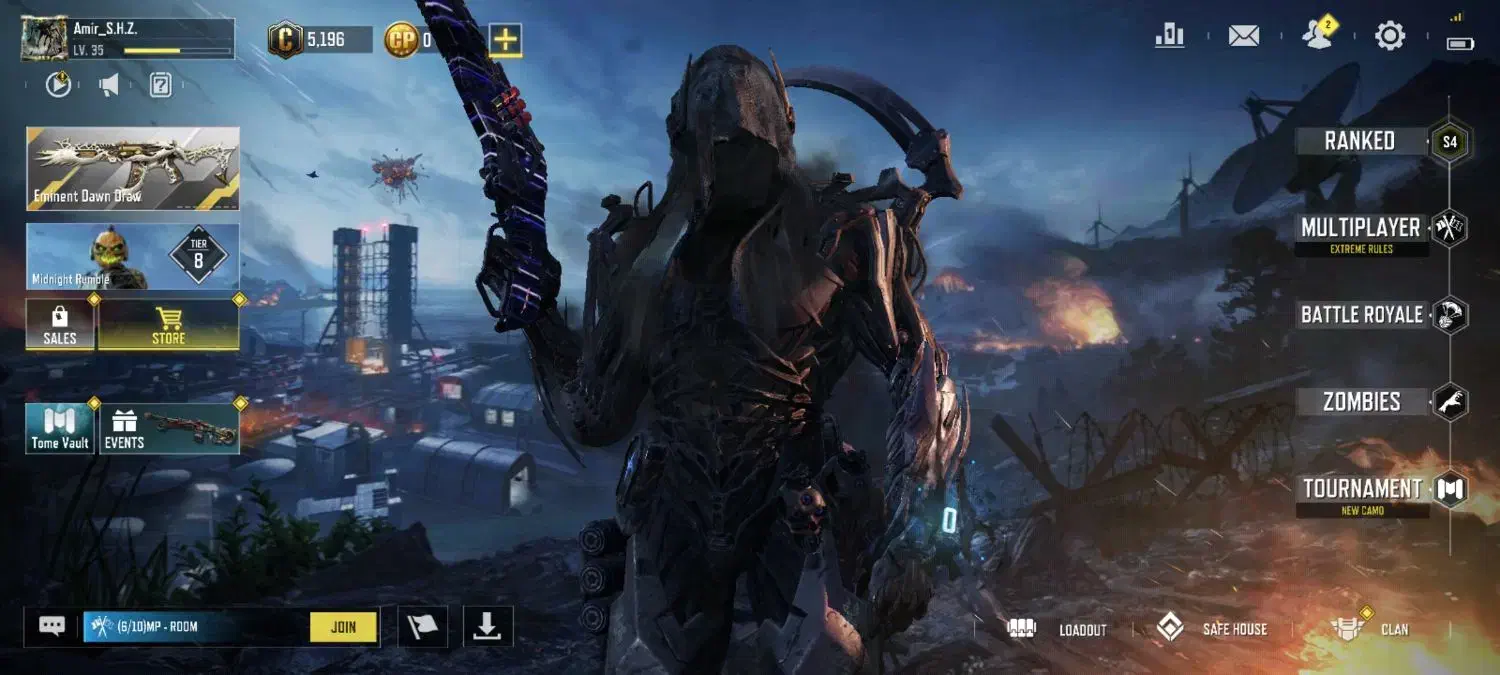This screenshot has width=1500, height=675.
Task: Choose Battle Royale mode
Action: tap(1361, 315)
